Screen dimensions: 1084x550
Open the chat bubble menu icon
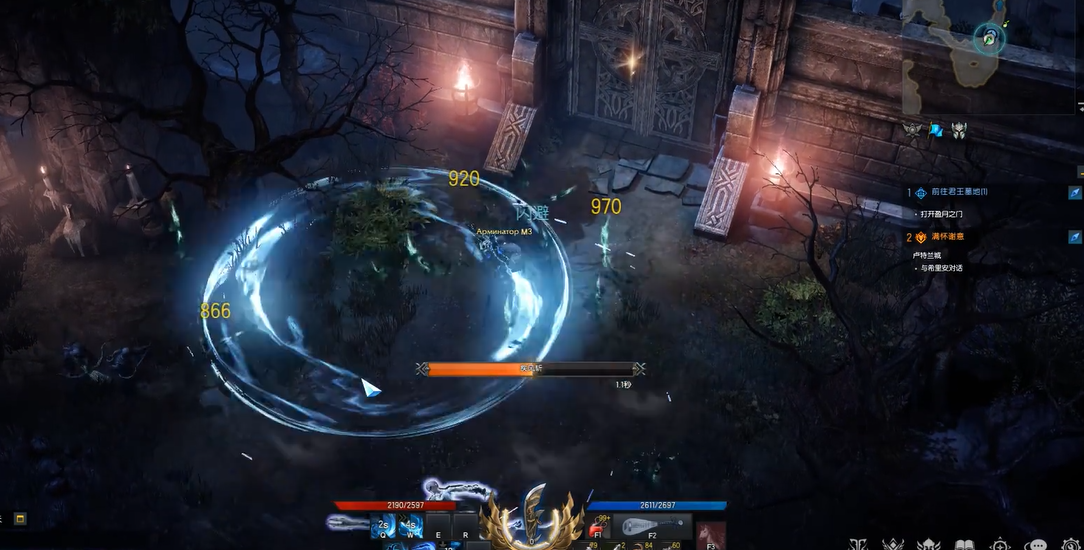click(x=1037, y=545)
